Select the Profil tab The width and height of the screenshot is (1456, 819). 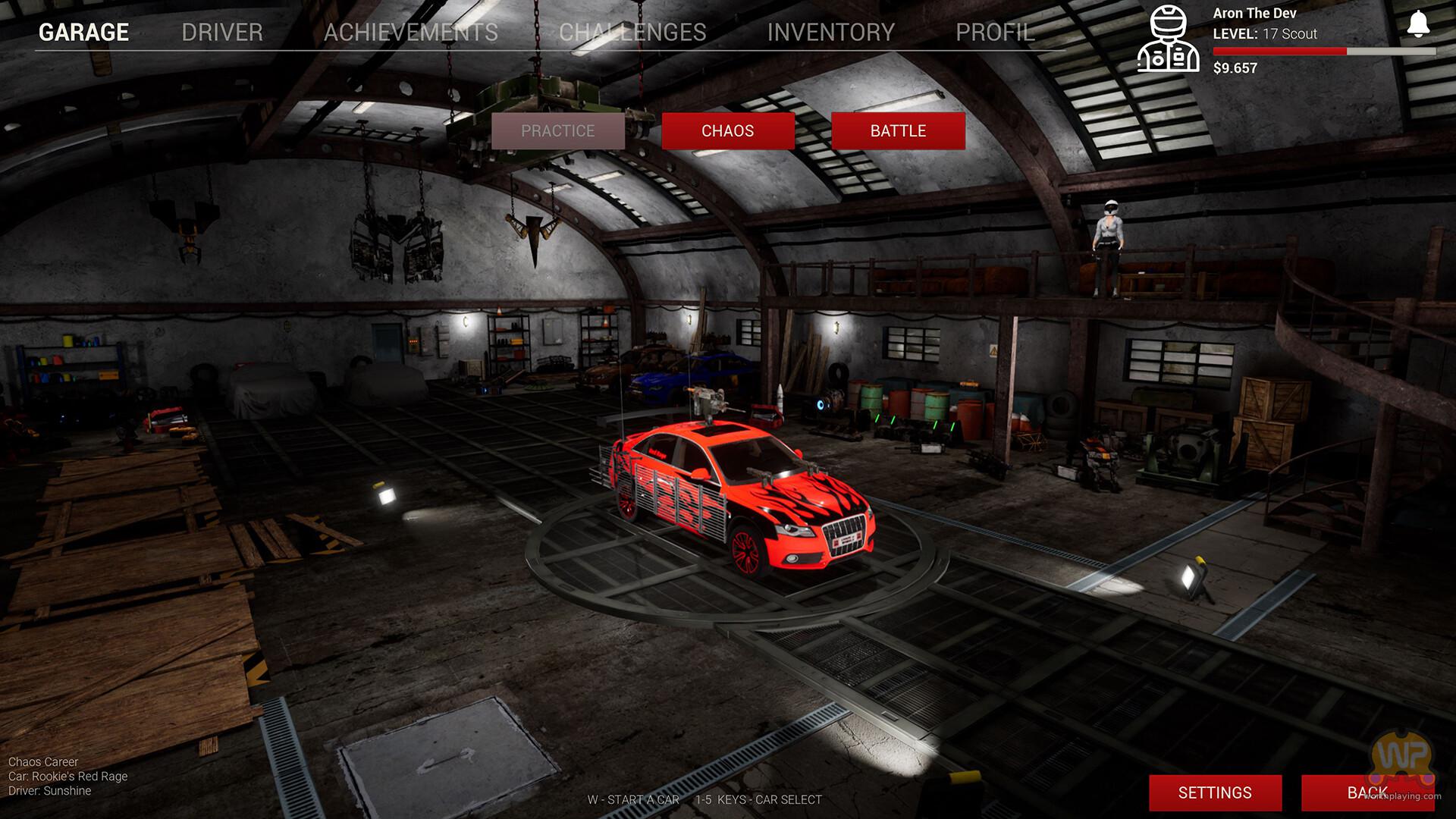[x=995, y=32]
